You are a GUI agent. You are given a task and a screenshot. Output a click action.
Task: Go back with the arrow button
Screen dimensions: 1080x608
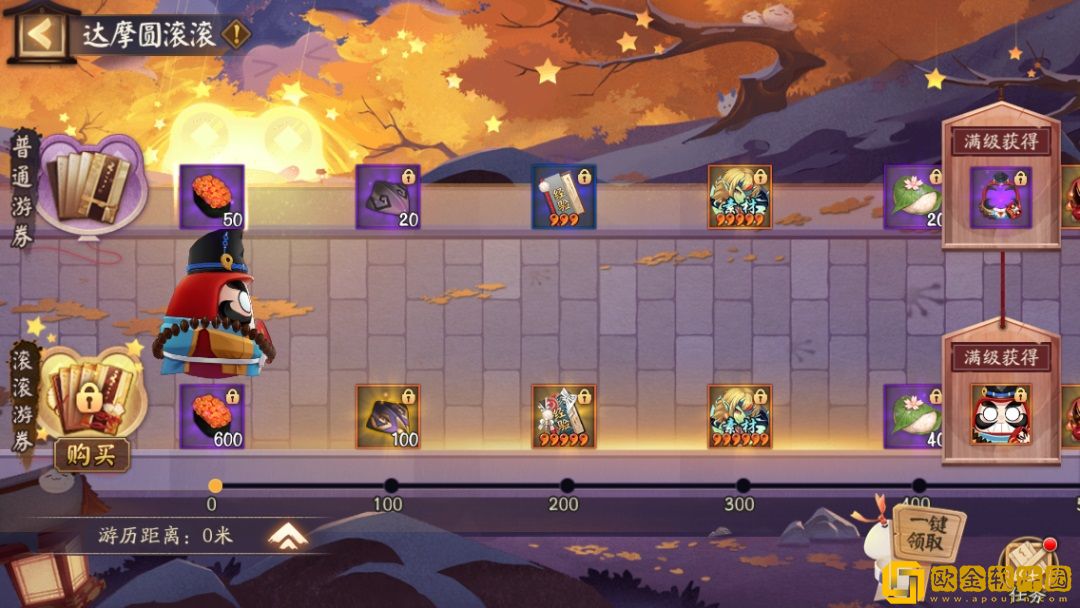[40, 34]
